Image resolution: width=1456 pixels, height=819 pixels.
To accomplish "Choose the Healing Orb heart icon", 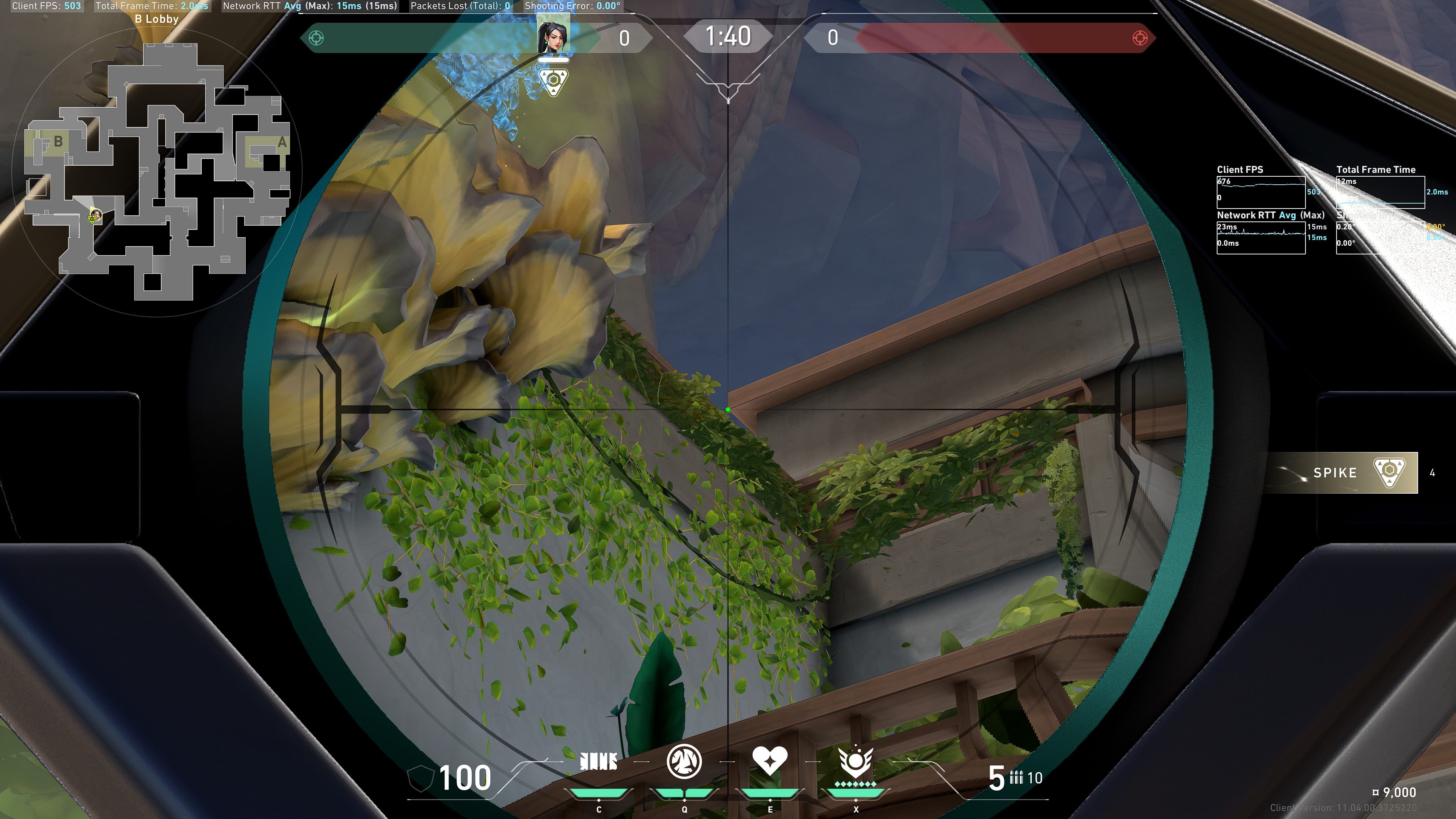I will (769, 761).
